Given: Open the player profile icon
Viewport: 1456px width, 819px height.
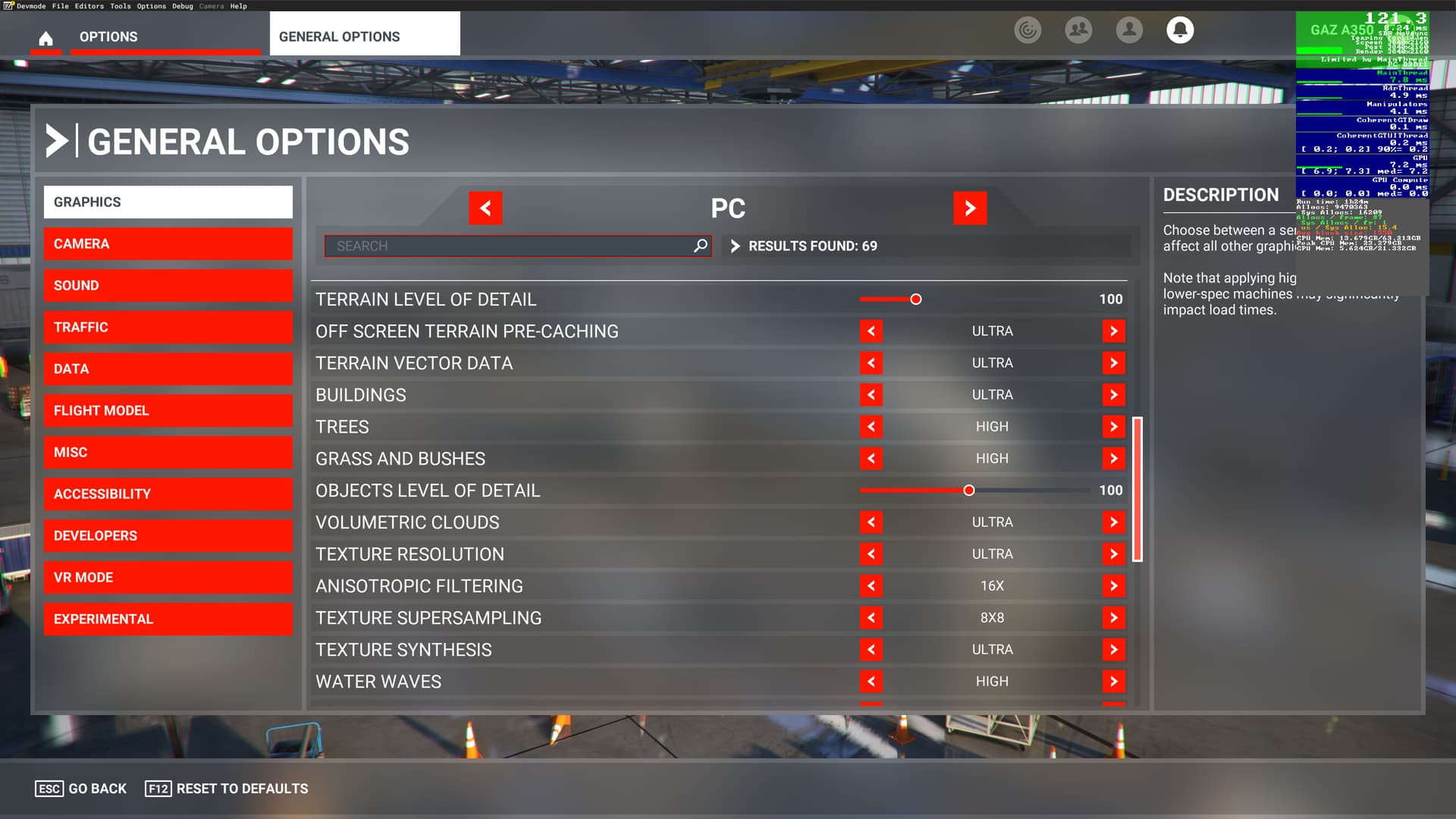Looking at the screenshot, I should [1129, 30].
